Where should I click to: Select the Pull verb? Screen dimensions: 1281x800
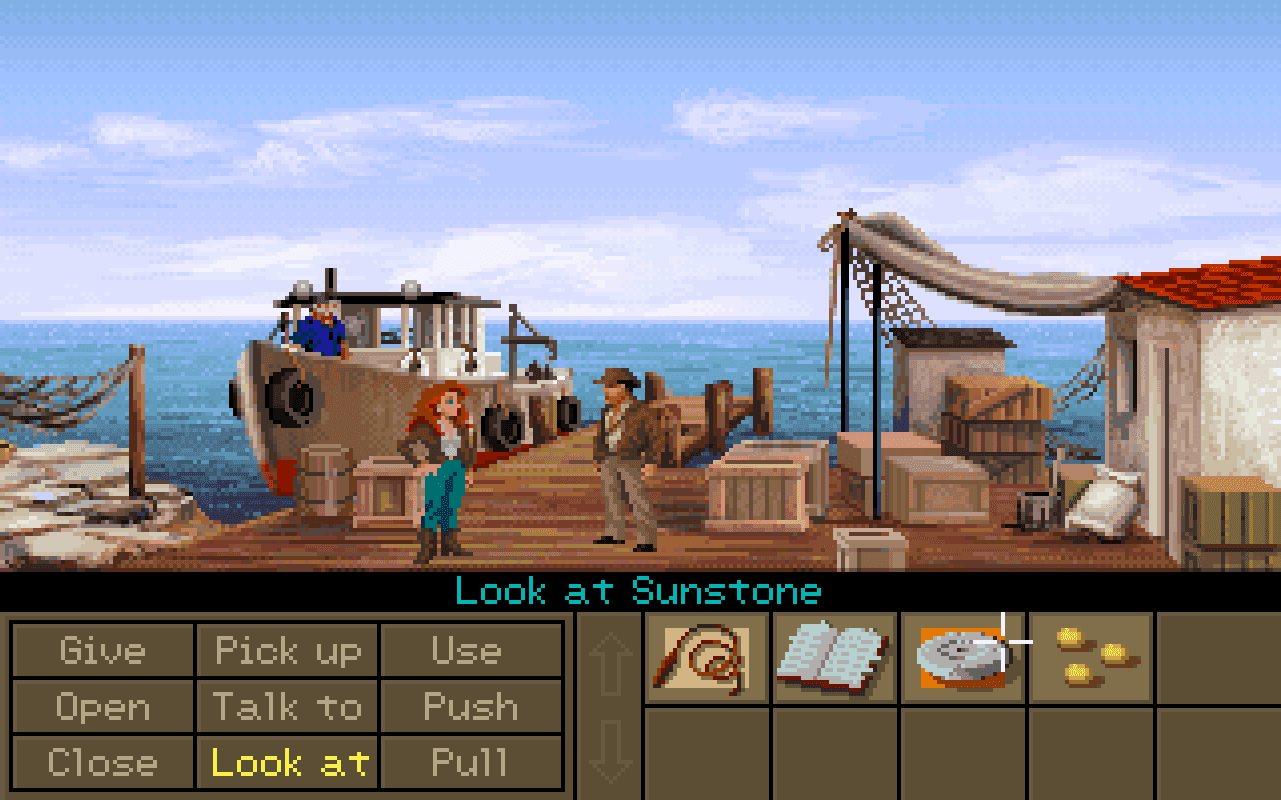coord(471,764)
